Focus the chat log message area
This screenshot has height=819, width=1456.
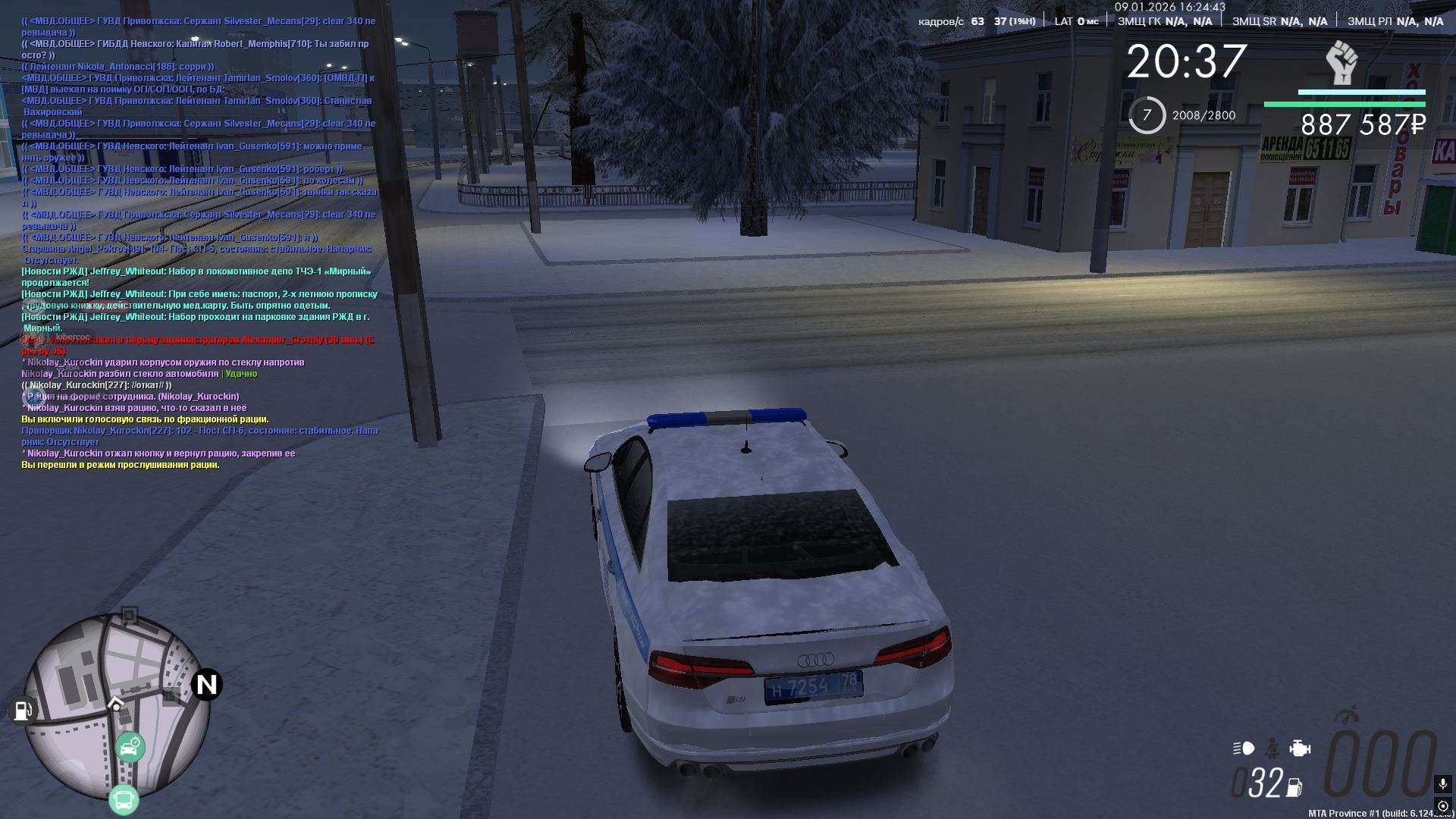tap(199, 243)
